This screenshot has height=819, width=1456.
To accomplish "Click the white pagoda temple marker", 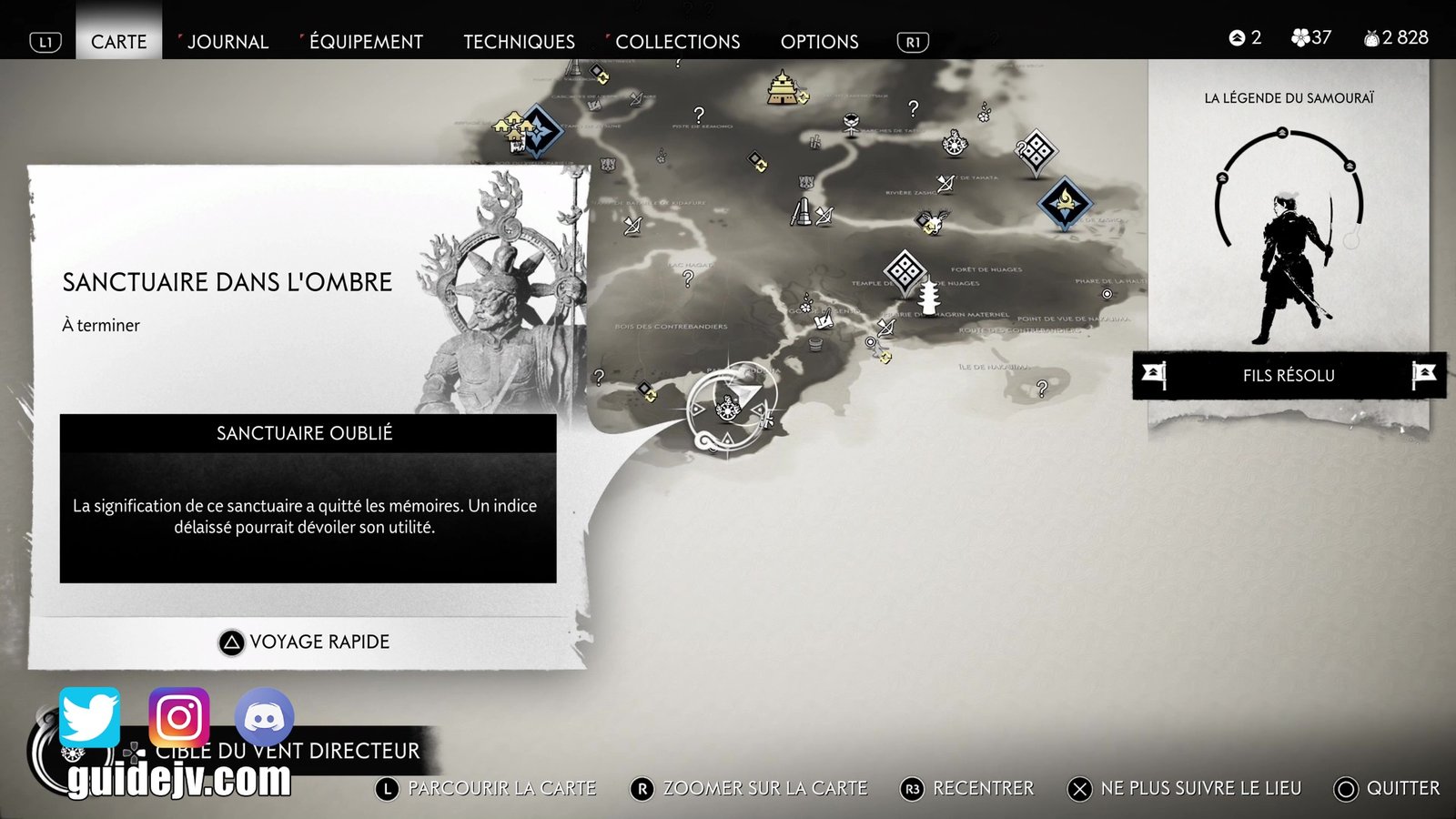I will [x=928, y=297].
